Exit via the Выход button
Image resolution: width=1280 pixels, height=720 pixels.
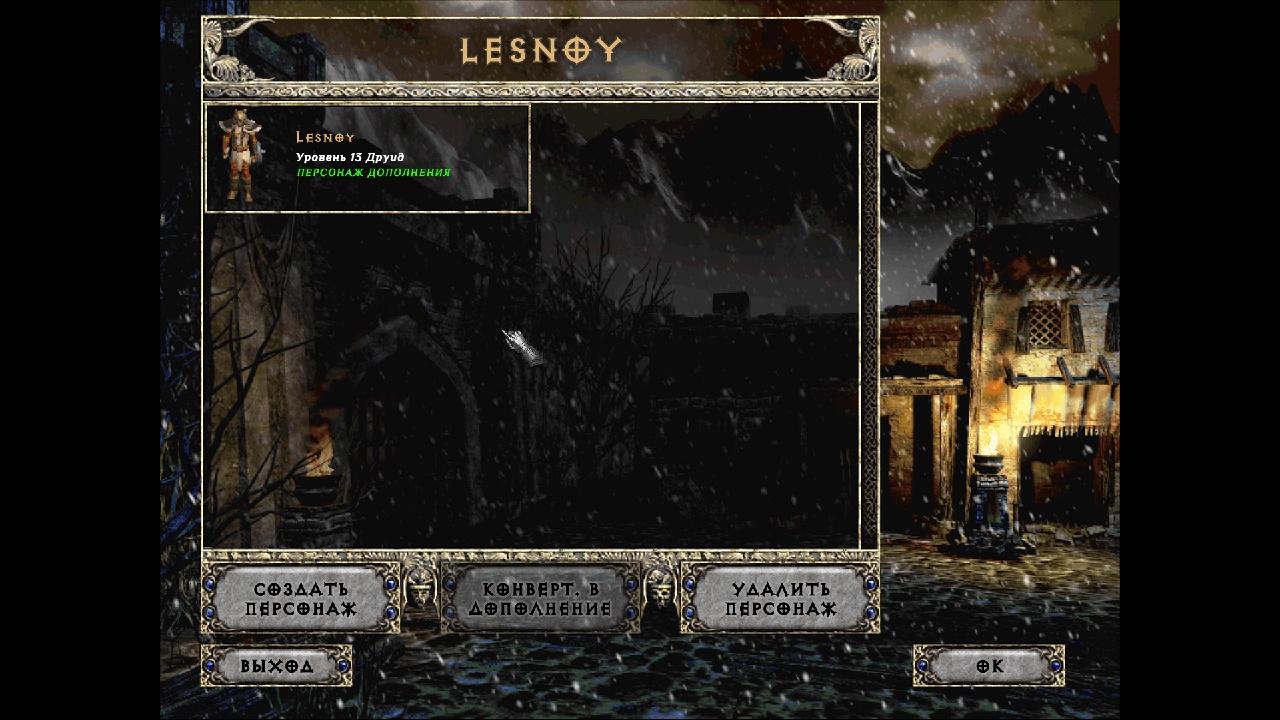pyautogui.click(x=277, y=666)
